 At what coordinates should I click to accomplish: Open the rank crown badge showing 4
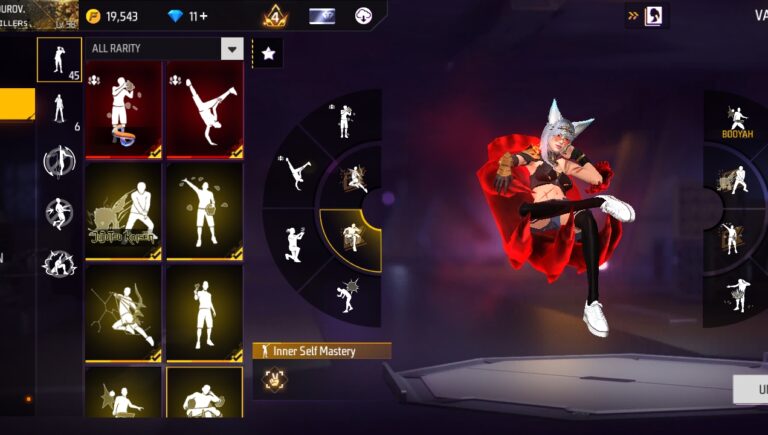click(275, 16)
